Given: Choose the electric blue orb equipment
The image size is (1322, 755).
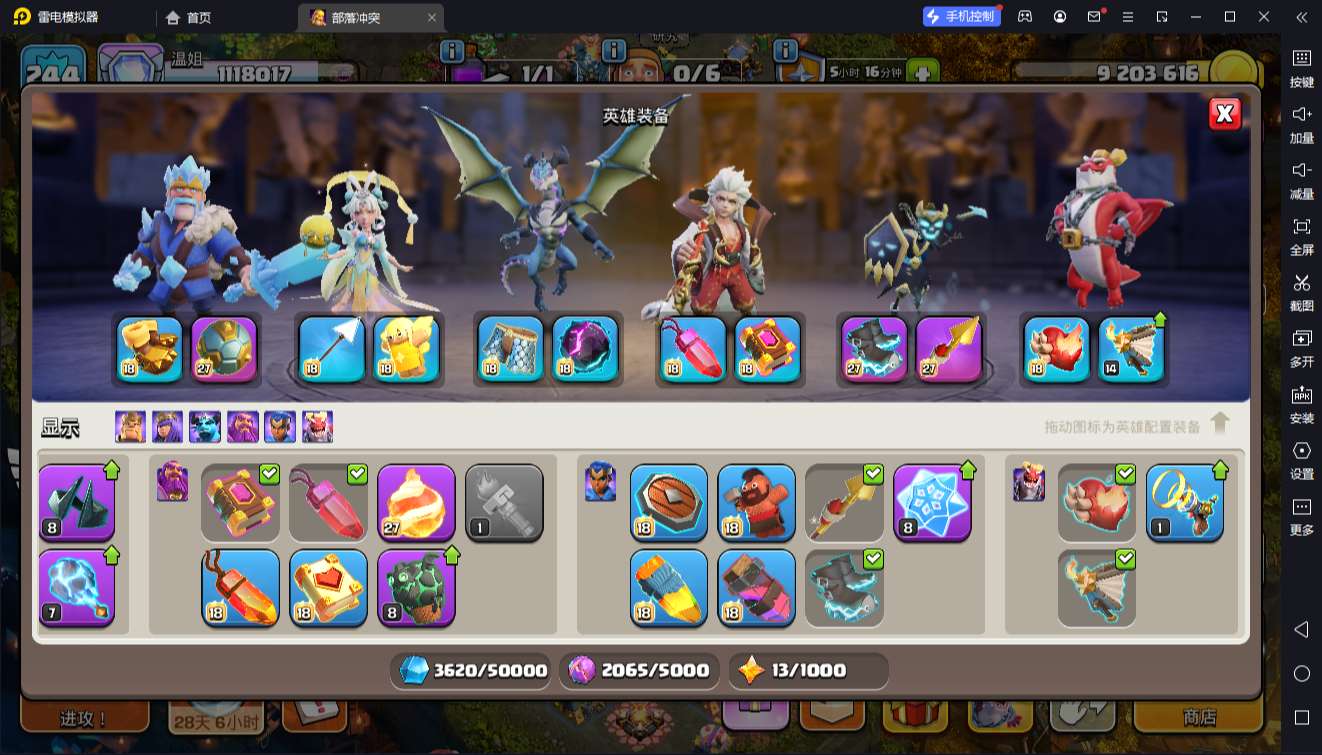Looking at the screenshot, I should (x=77, y=588).
